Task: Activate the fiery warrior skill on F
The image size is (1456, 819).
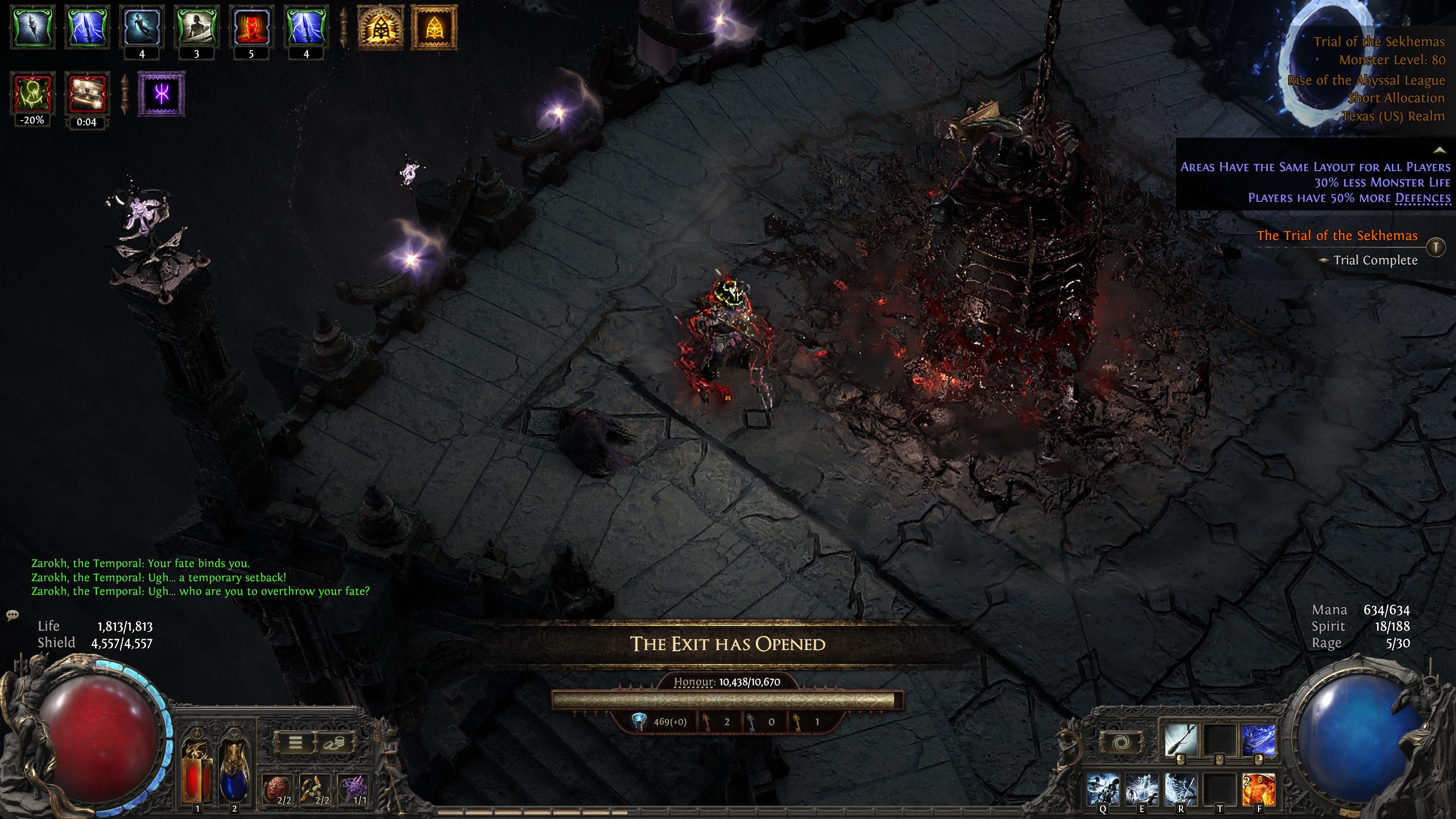Action: (x=1259, y=789)
